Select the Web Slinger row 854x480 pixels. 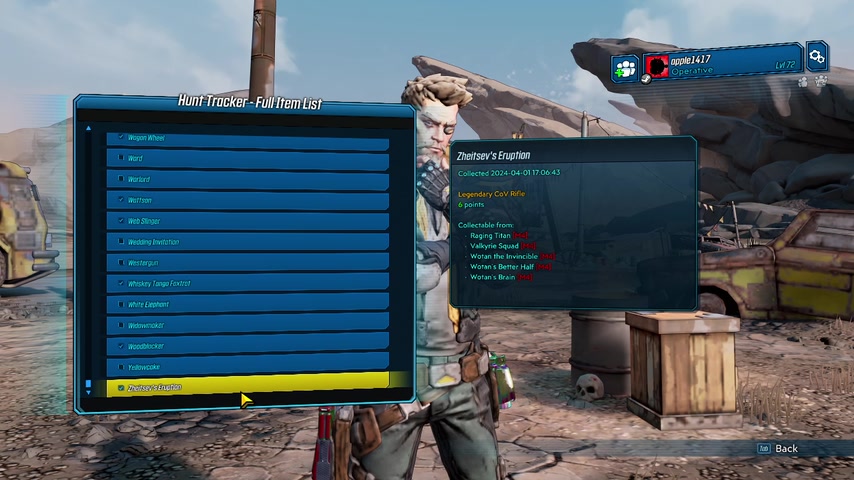[x=247, y=221]
